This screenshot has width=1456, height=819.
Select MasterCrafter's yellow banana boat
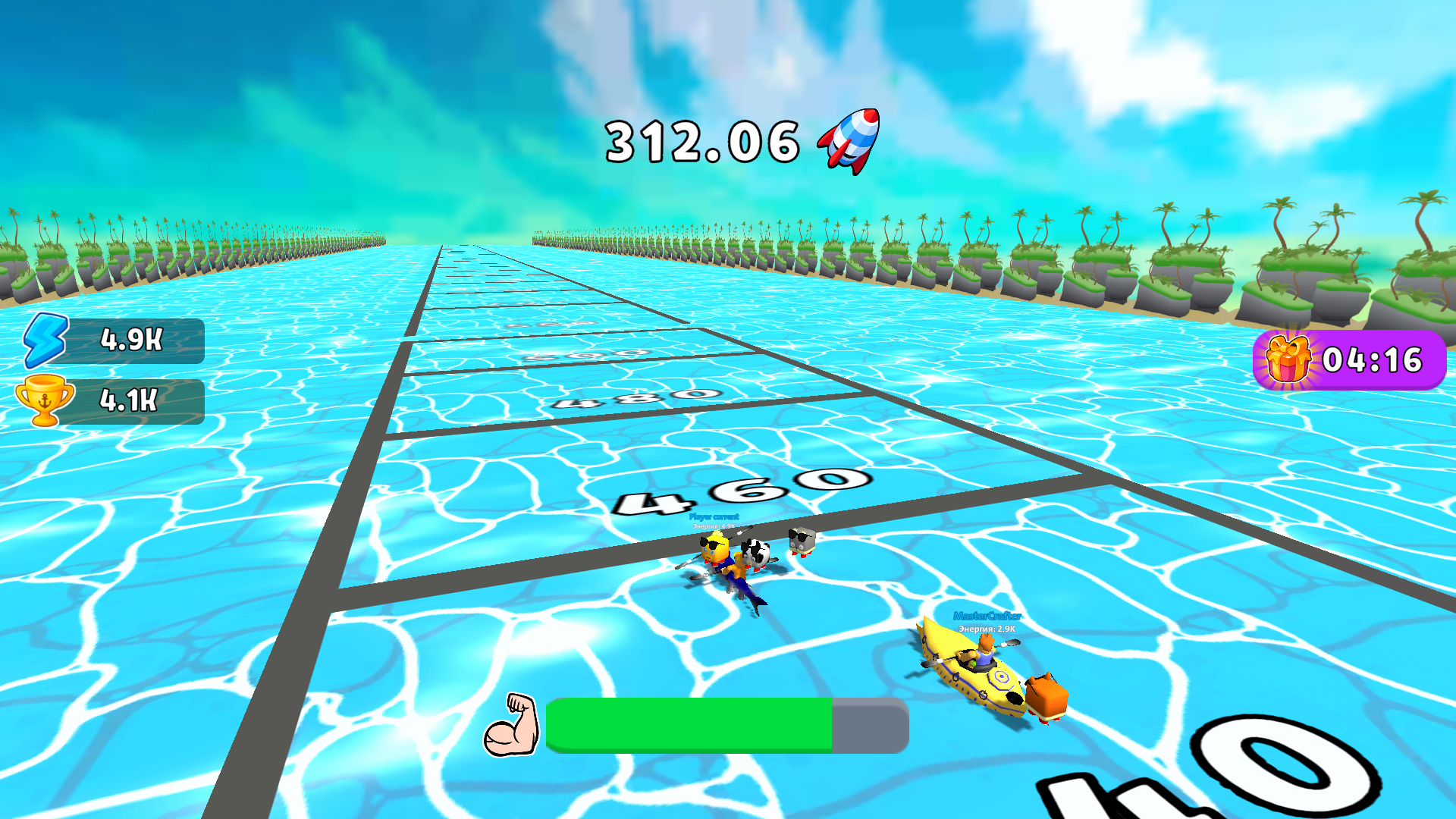point(971,675)
